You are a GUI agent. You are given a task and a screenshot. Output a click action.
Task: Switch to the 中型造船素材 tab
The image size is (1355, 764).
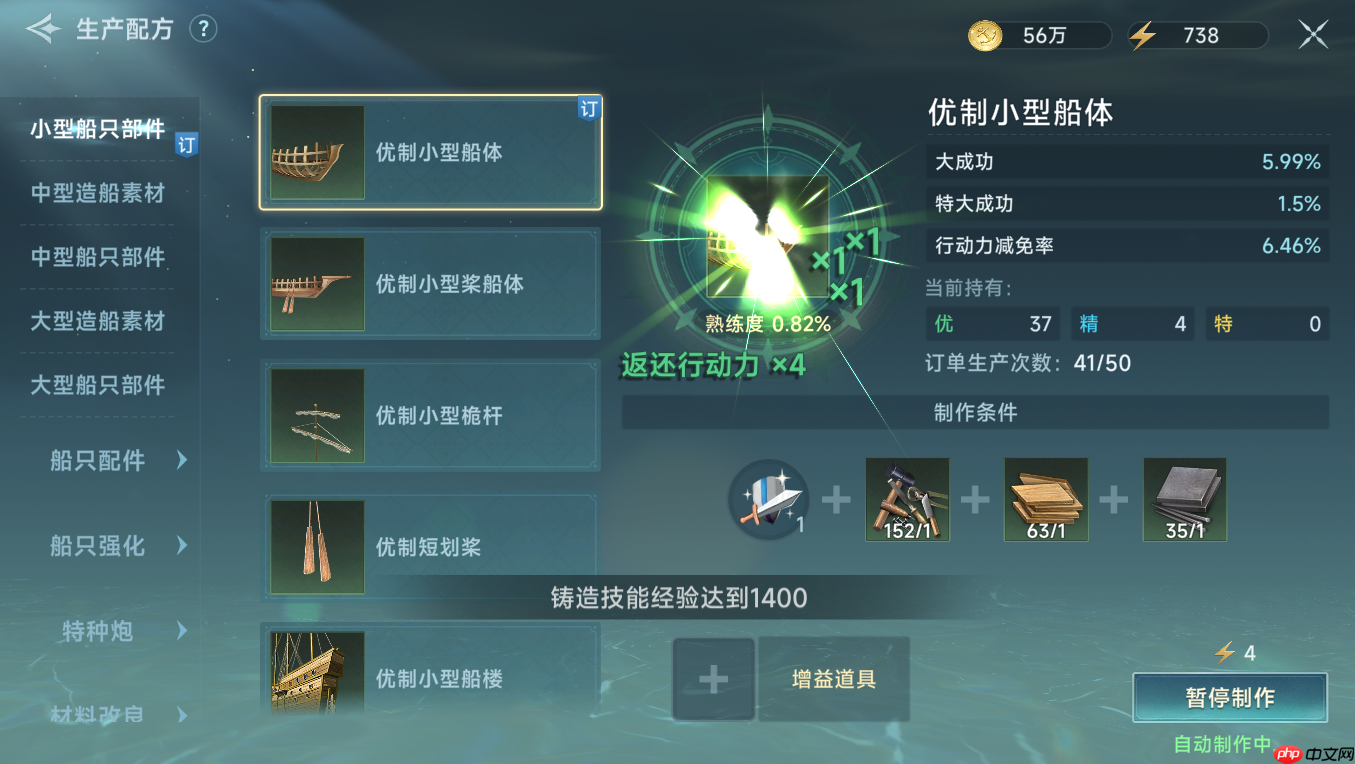[x=98, y=193]
